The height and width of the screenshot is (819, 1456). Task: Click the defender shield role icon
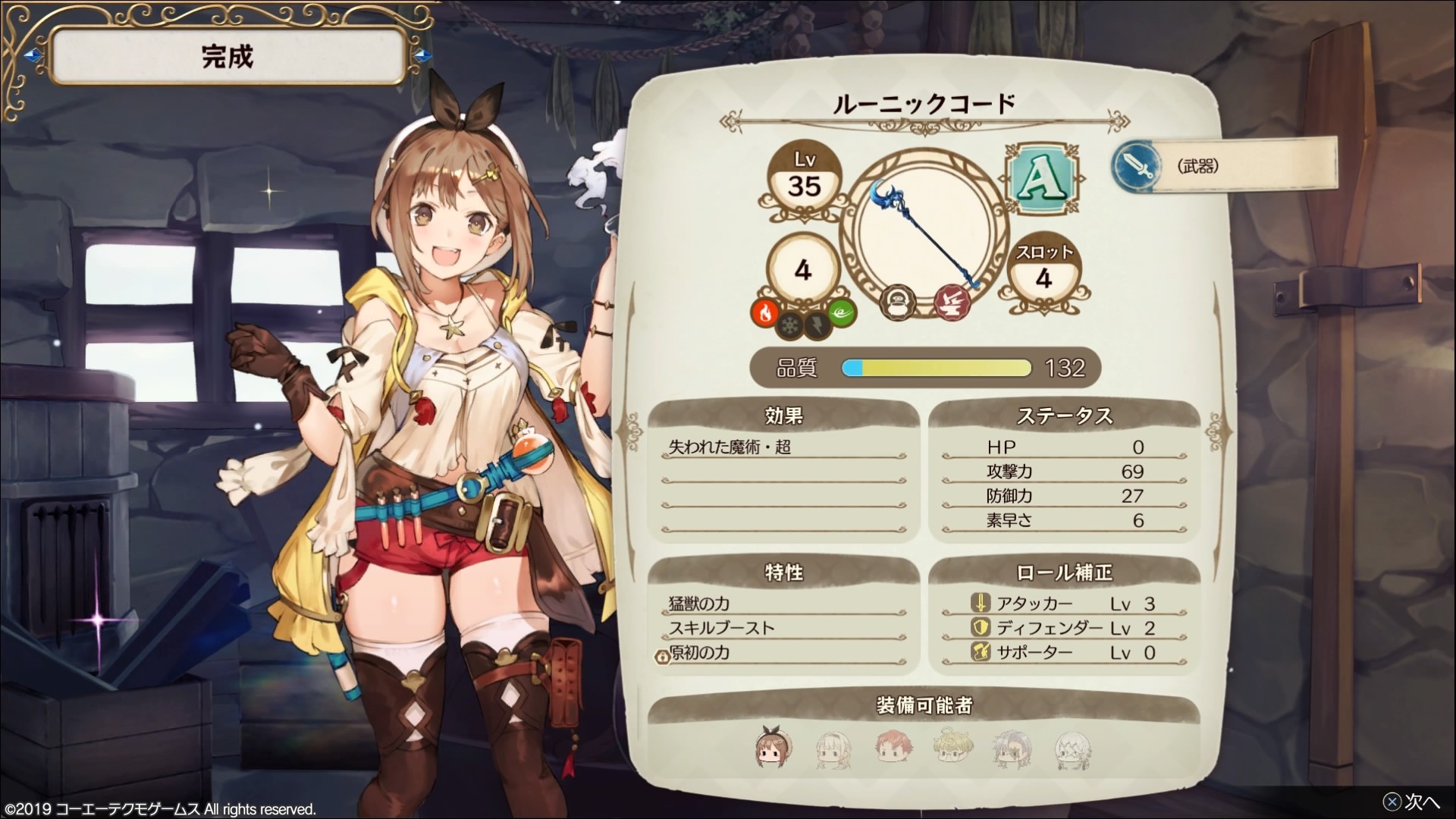click(x=981, y=627)
